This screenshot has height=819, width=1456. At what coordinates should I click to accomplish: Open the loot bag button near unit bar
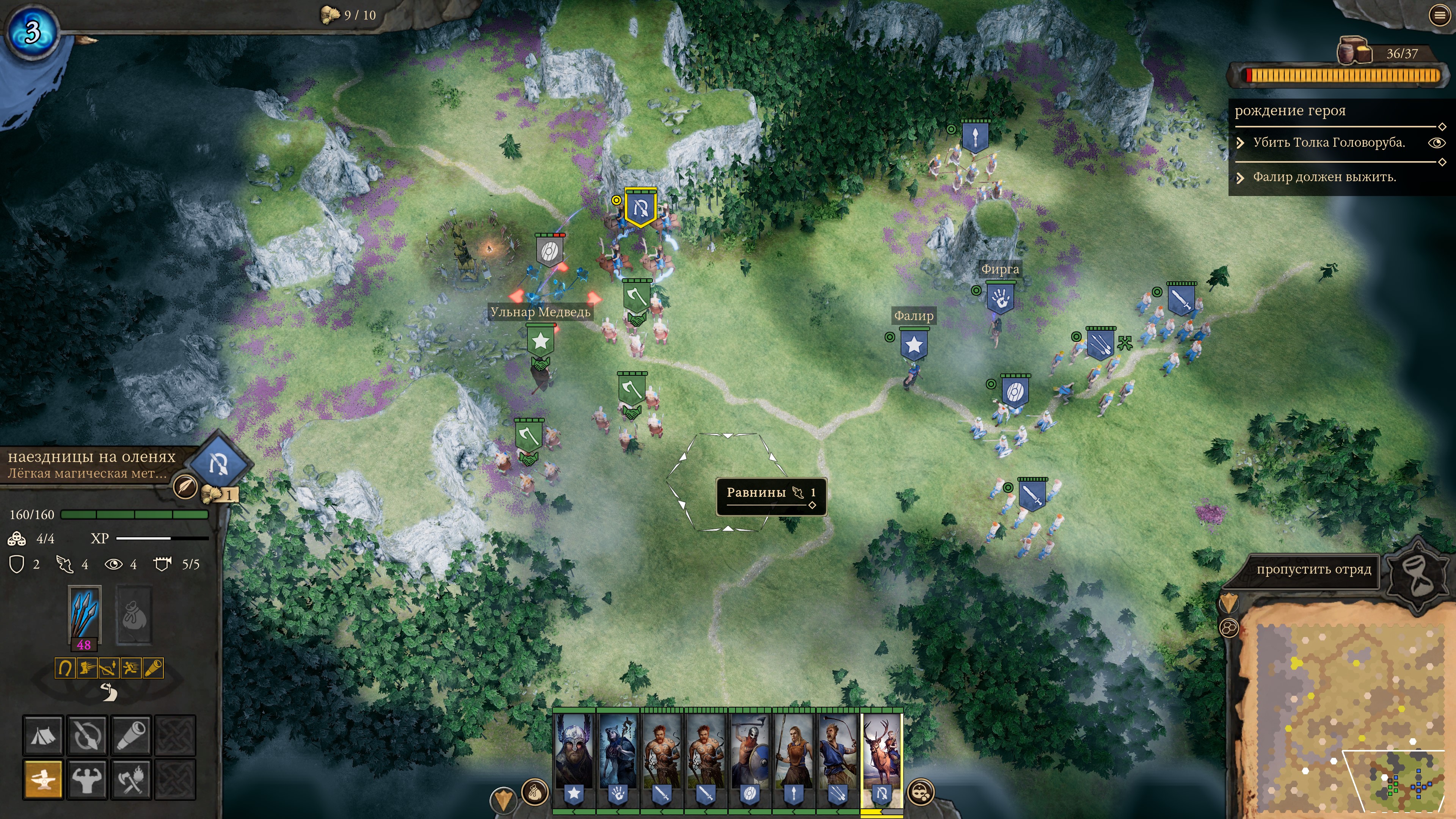point(534,792)
